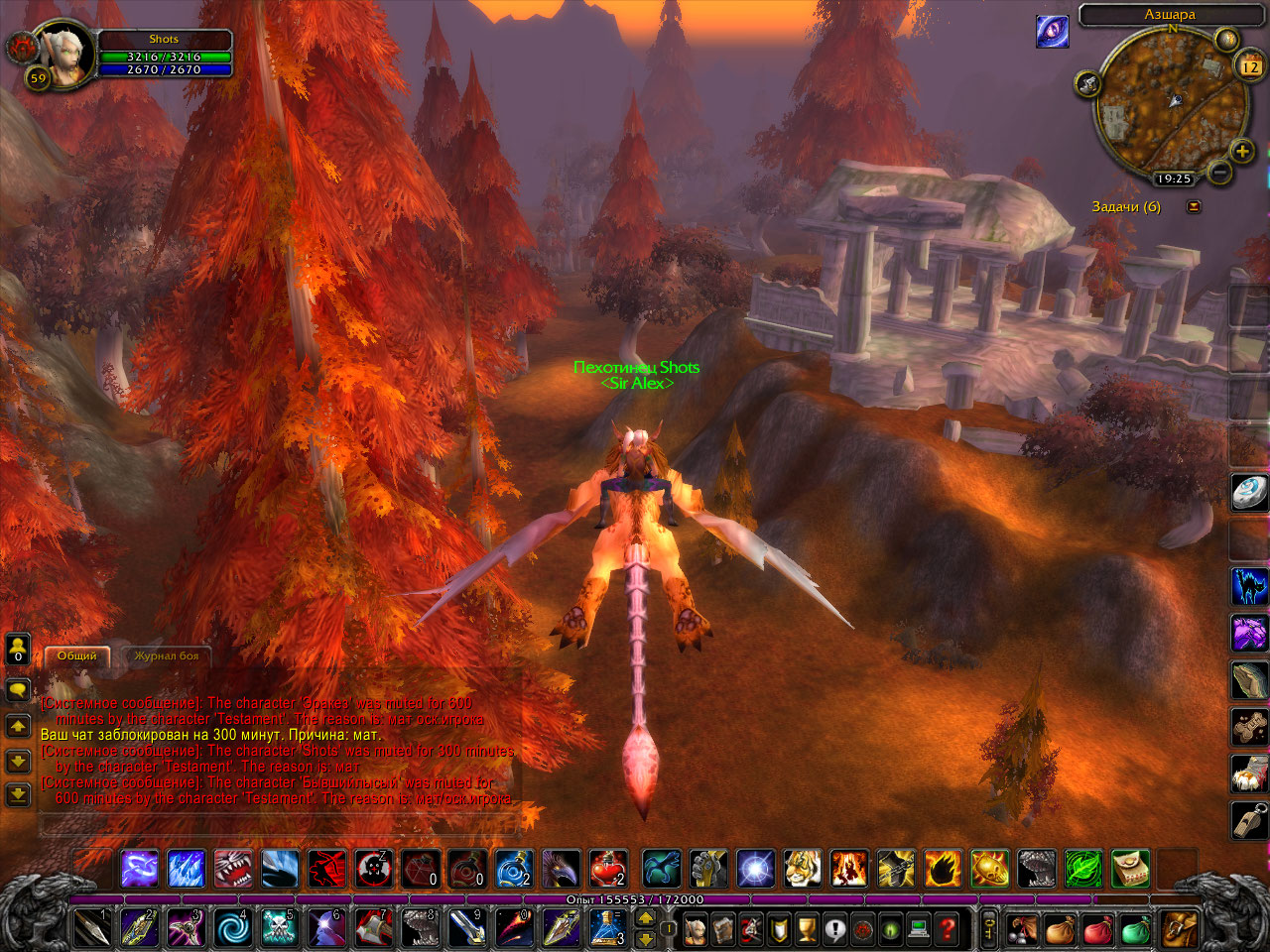Open the keyring next to the bags

[989, 929]
